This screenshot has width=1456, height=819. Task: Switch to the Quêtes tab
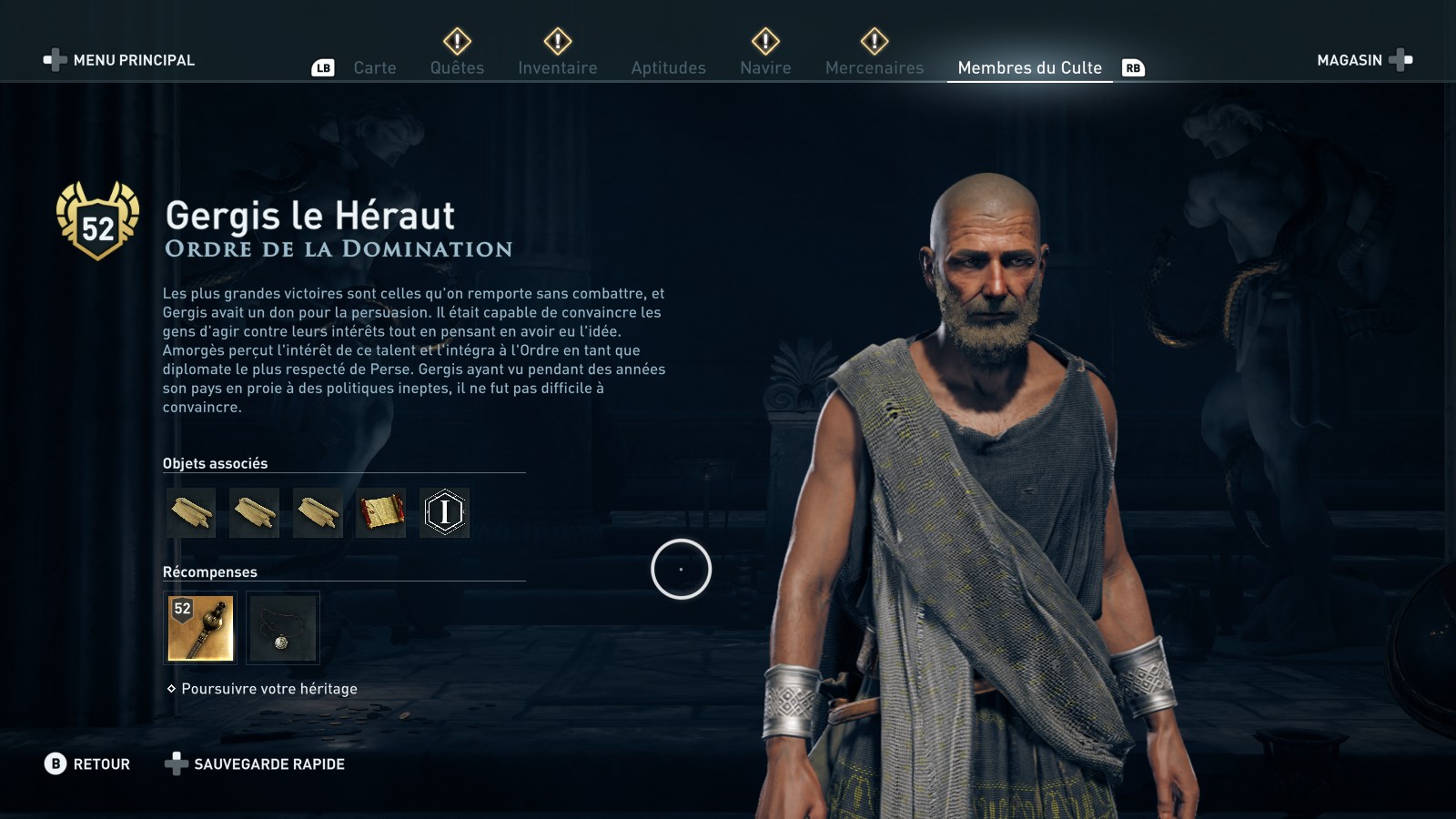(457, 68)
